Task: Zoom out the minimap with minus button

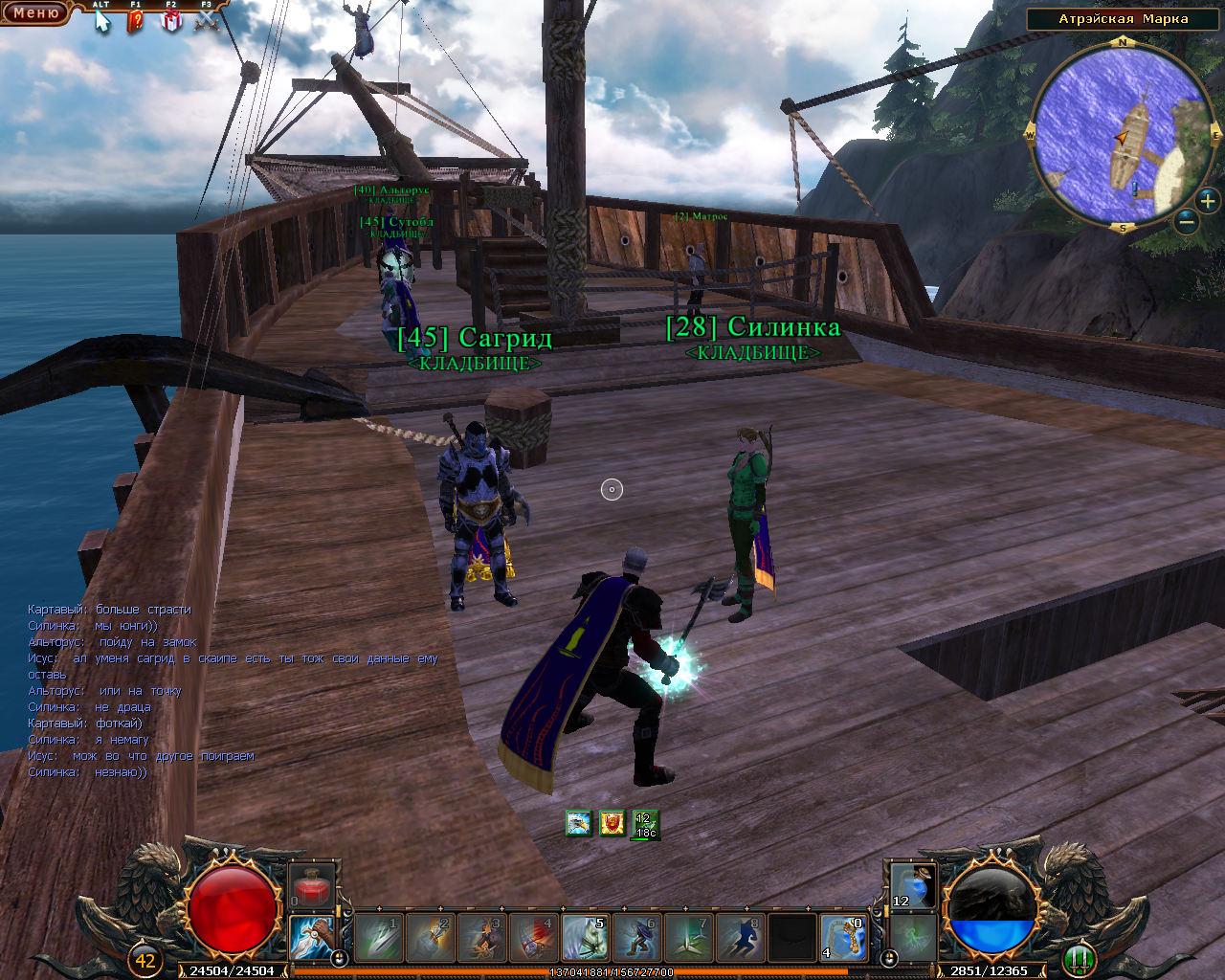Action: tap(1186, 222)
